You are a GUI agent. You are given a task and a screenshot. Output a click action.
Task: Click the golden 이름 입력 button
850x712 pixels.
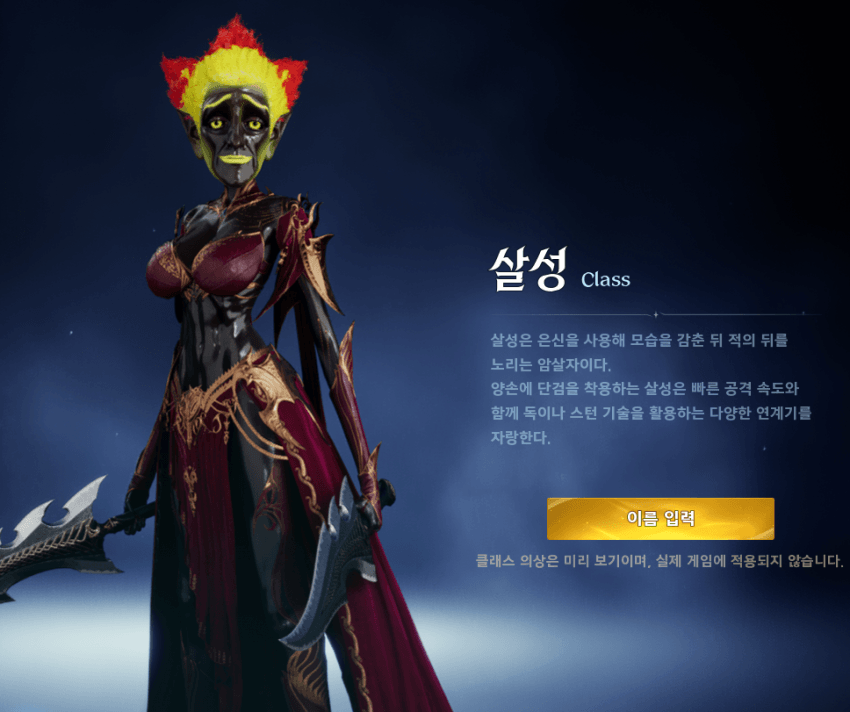tap(660, 518)
